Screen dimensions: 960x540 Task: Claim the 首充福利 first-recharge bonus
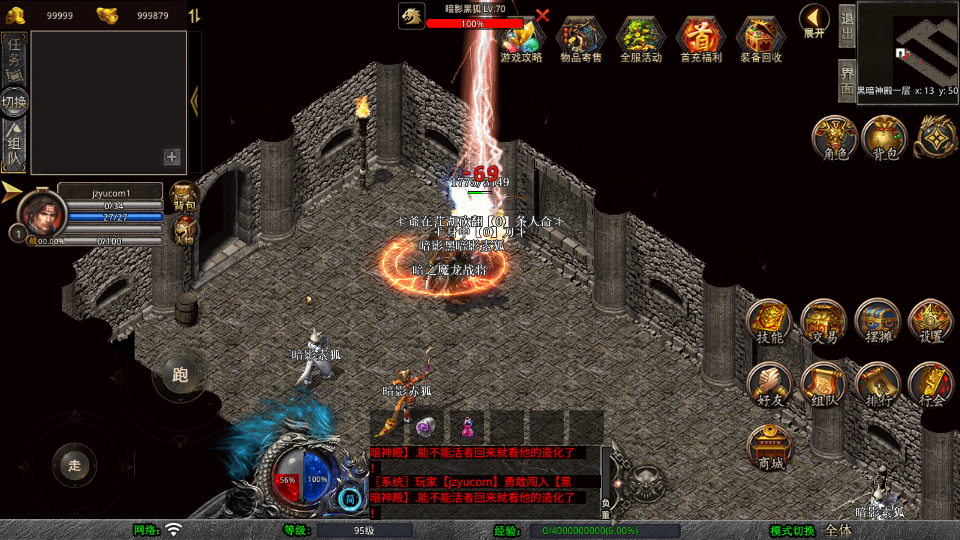tap(701, 38)
